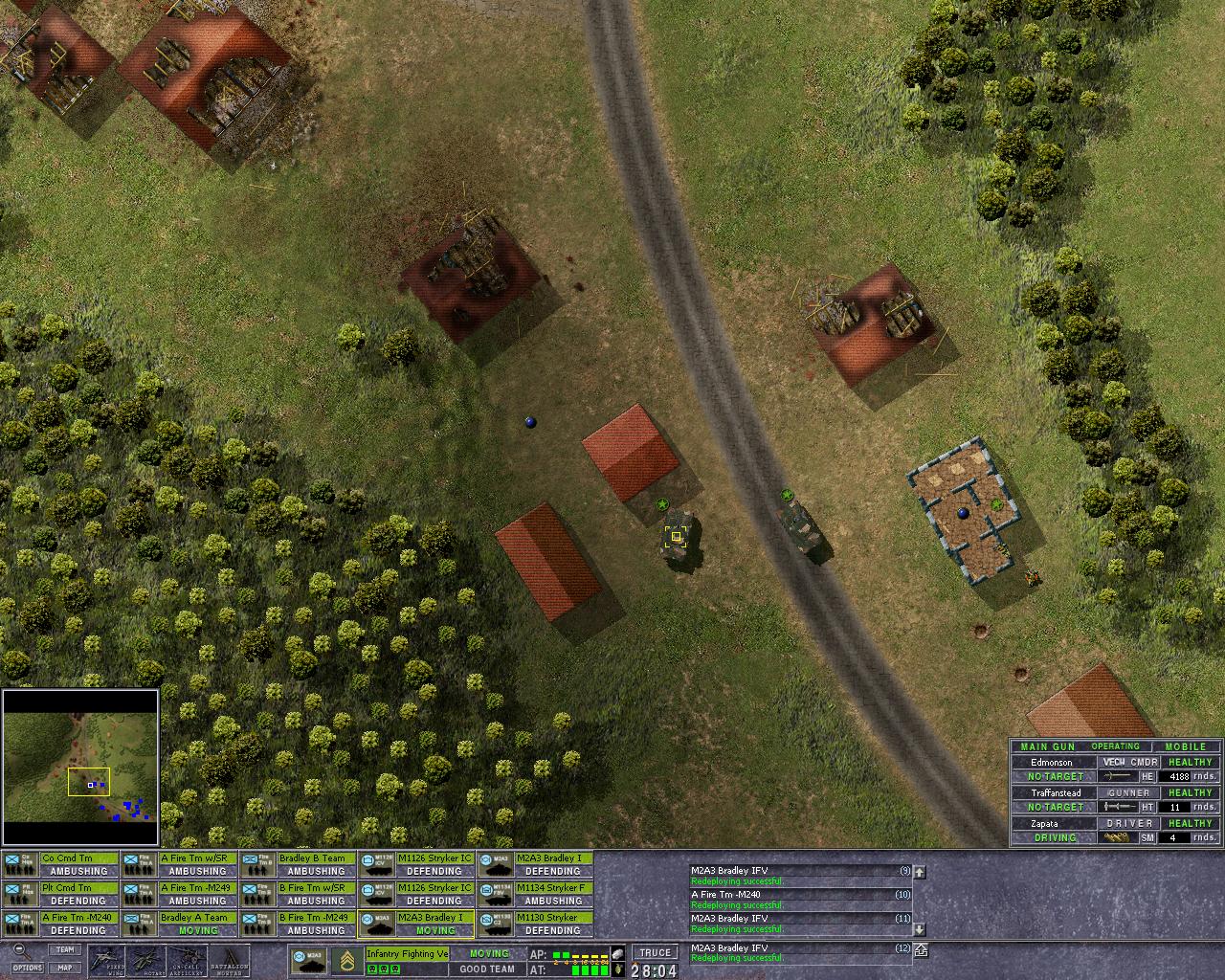Propose a truce with the TRUCE button
Screen dimensions: 1225x980
click(655, 952)
